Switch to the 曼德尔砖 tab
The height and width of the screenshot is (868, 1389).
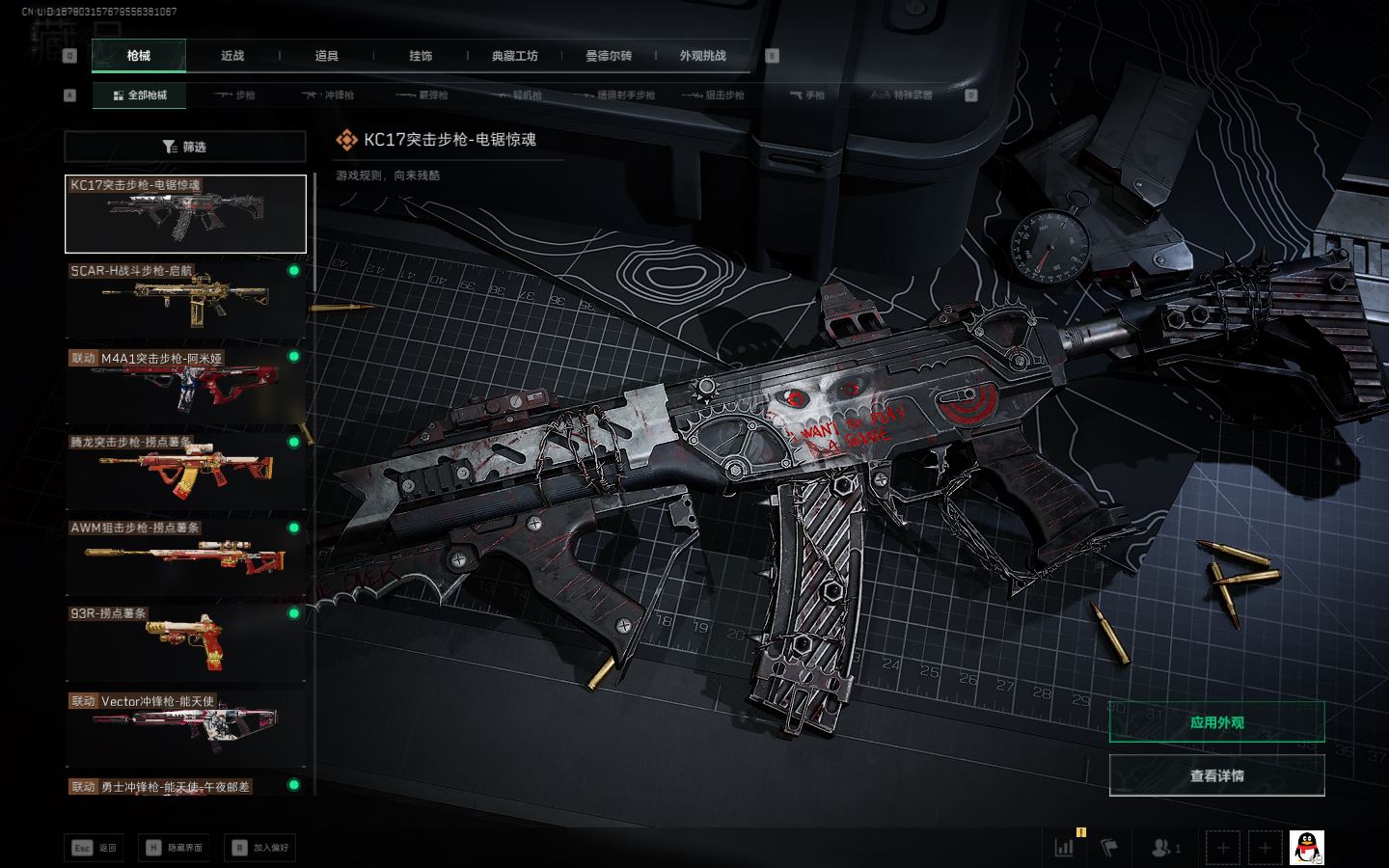pyautogui.click(x=609, y=56)
